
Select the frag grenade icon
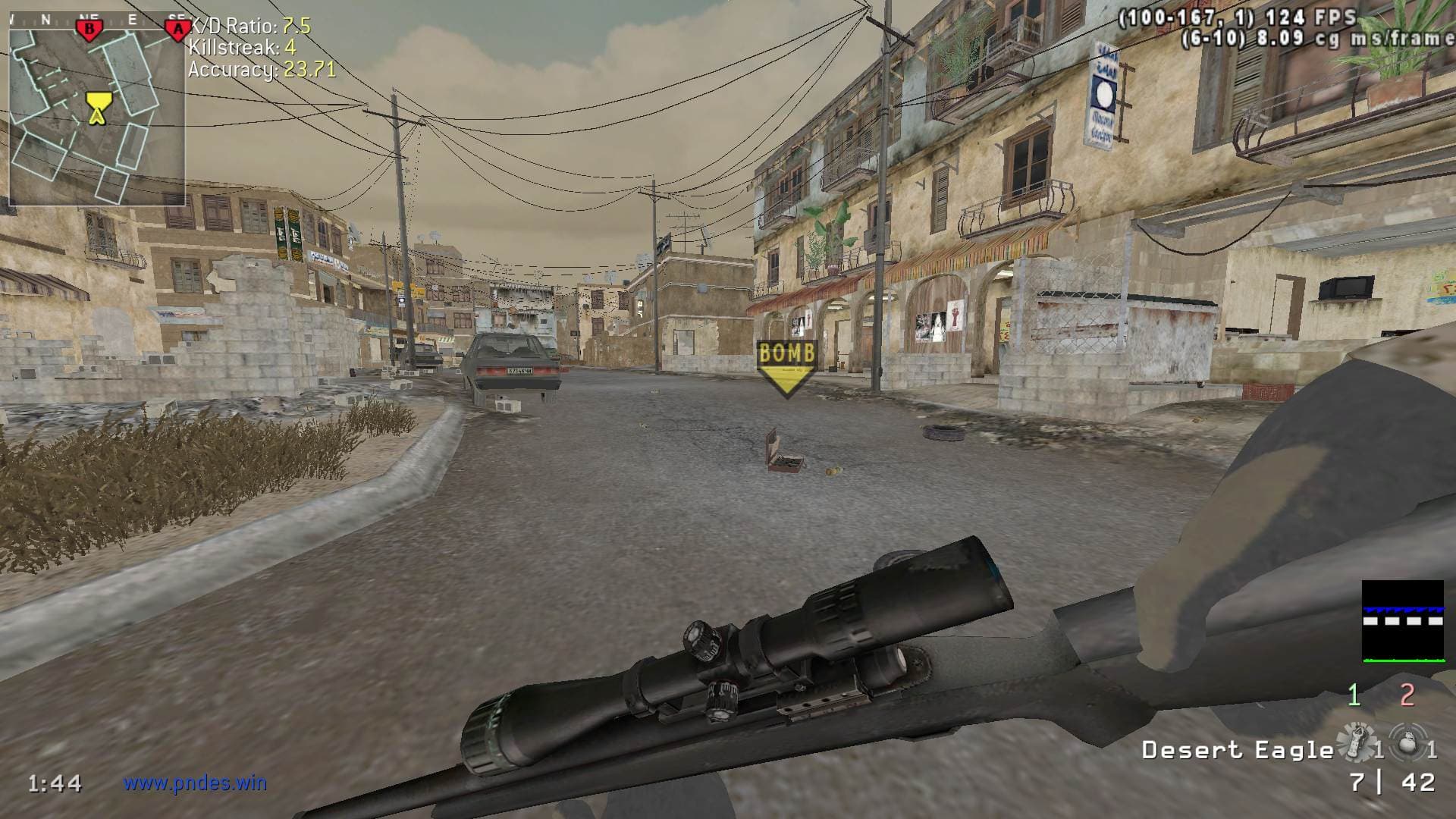pos(1407,742)
